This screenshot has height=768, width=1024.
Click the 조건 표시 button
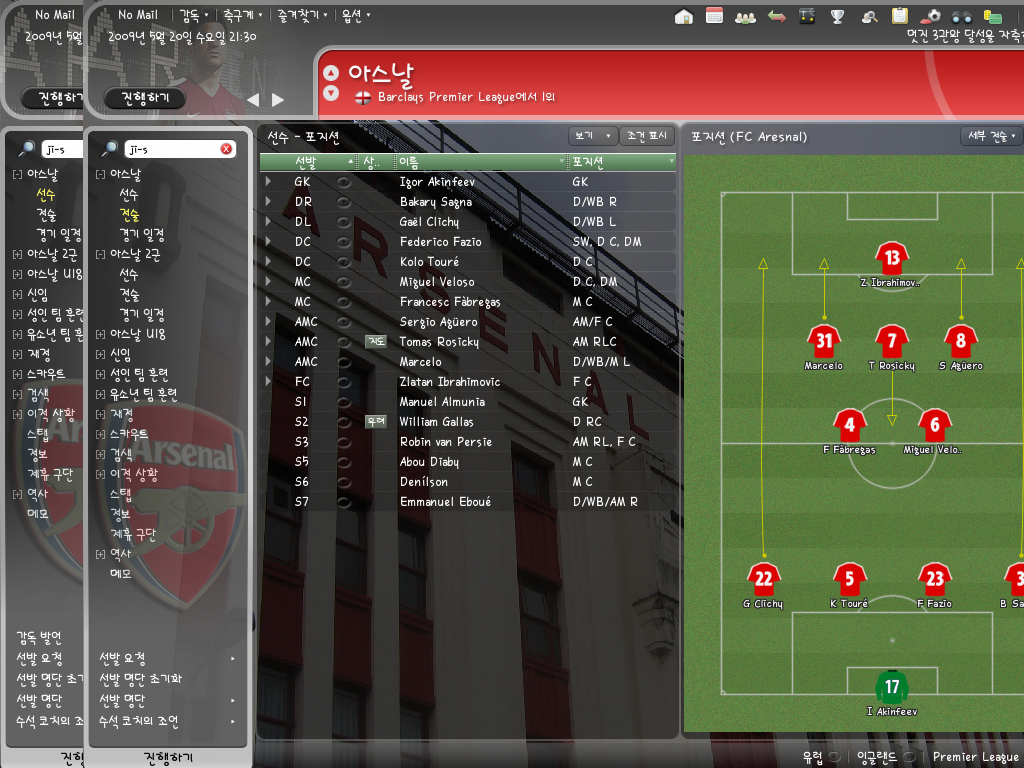click(x=647, y=136)
